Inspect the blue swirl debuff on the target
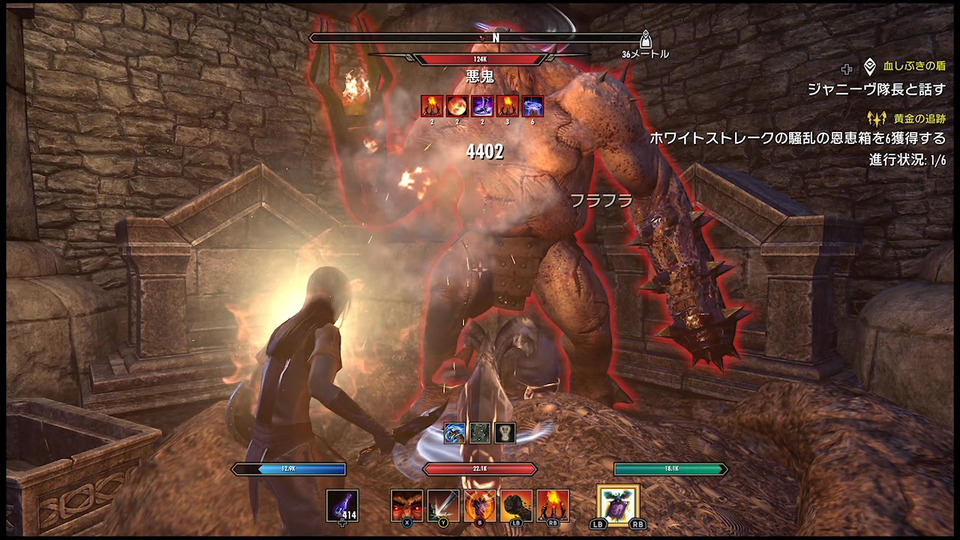 (x=534, y=106)
